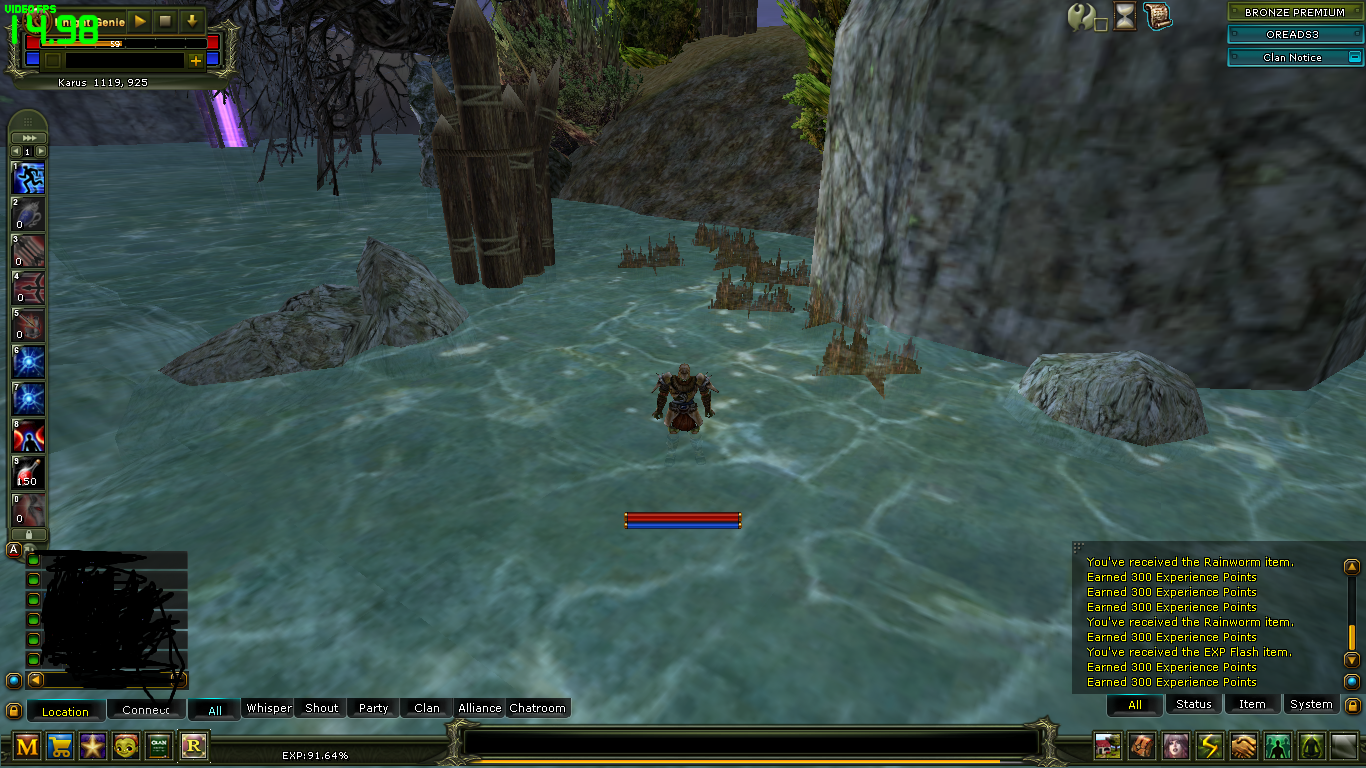Open the scroll icon in the top right

[1157, 15]
